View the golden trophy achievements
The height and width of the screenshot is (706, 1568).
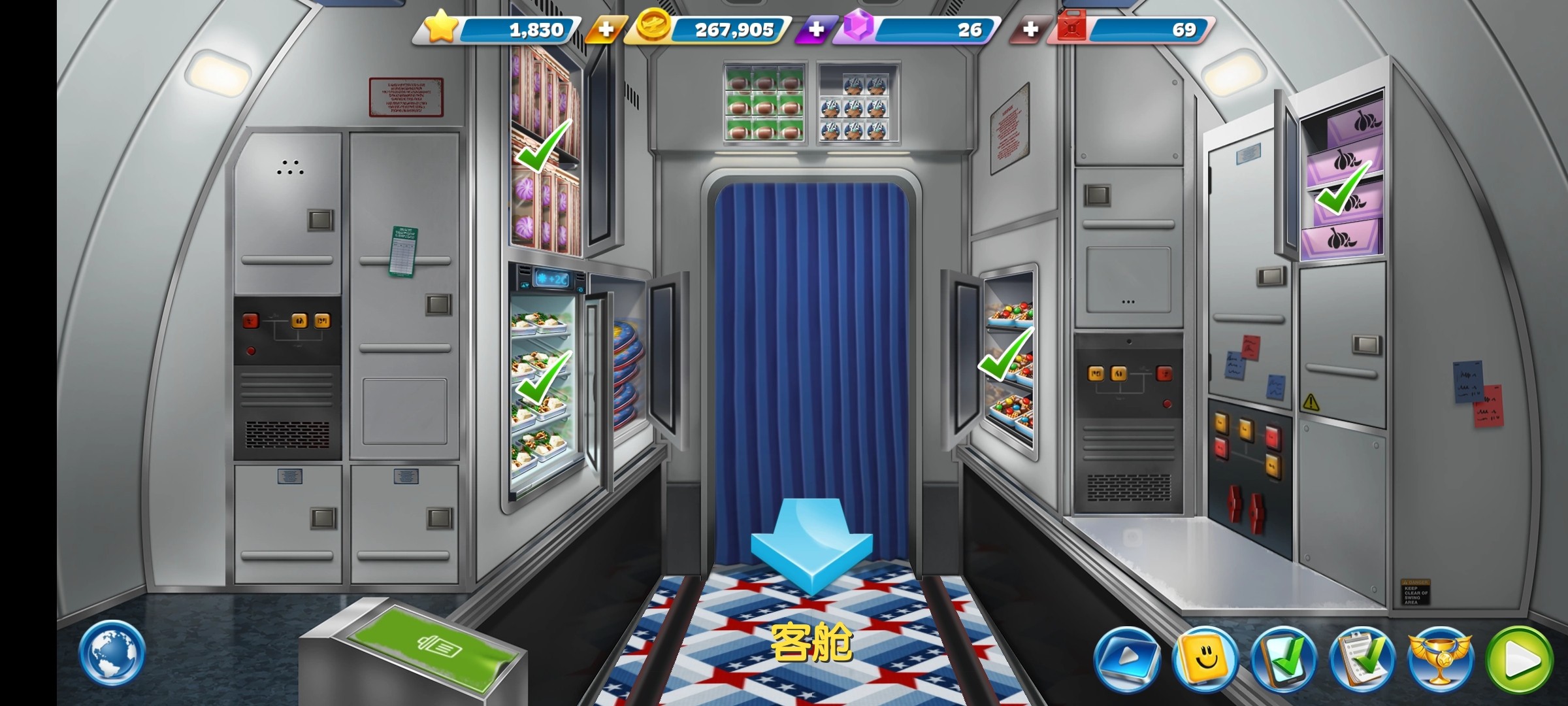tap(1440, 659)
